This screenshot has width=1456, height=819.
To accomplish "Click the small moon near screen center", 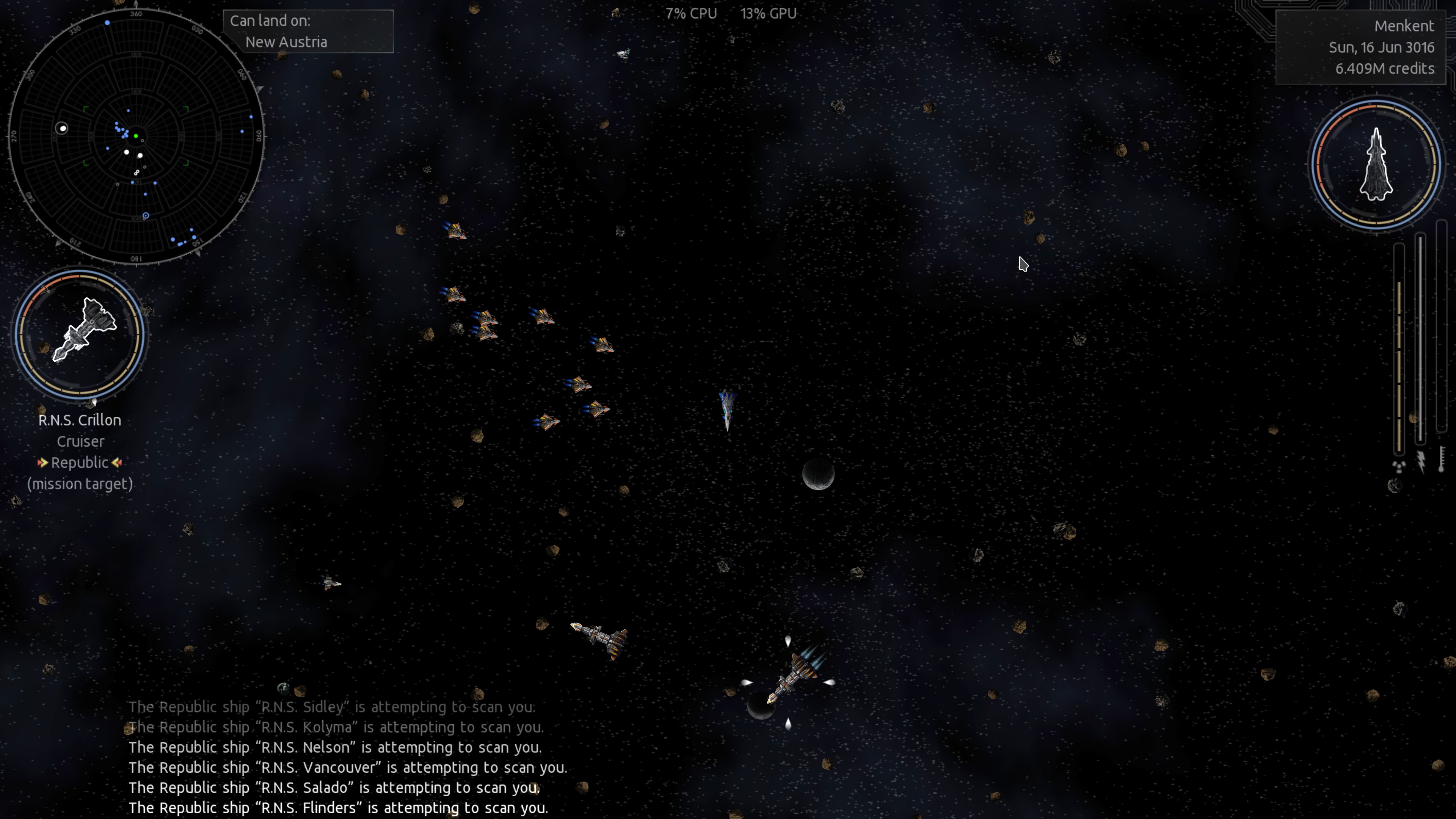I will point(819,475).
